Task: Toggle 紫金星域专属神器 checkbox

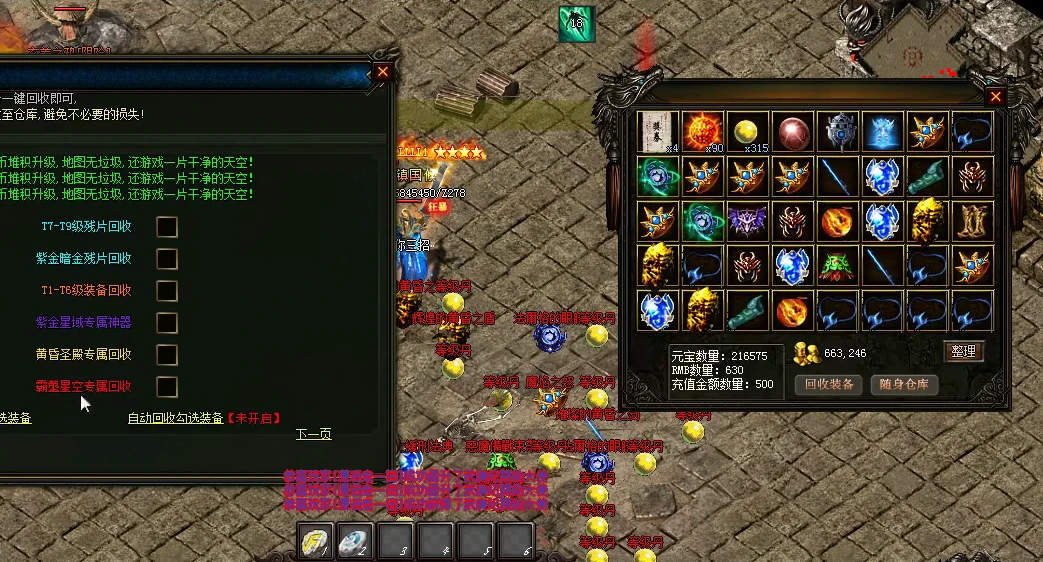Action: [x=167, y=323]
